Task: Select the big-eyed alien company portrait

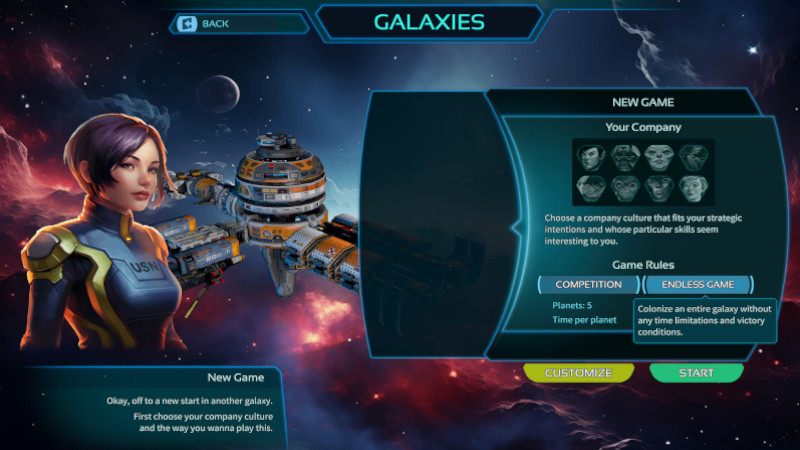Action: [626, 188]
